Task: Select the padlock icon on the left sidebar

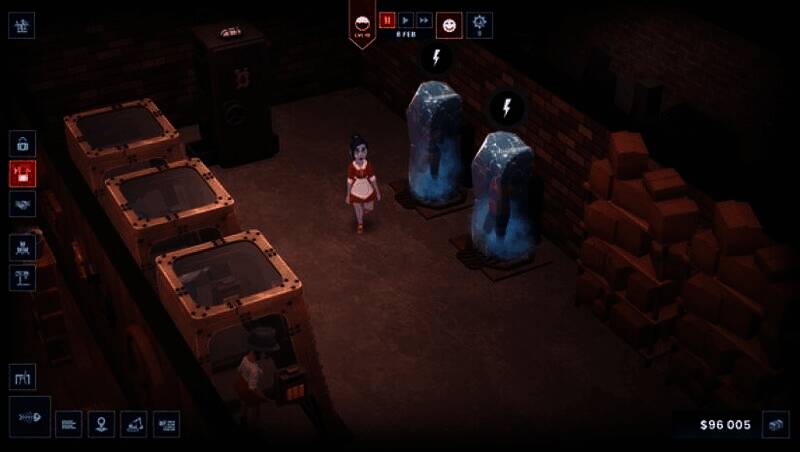Action: pos(22,143)
